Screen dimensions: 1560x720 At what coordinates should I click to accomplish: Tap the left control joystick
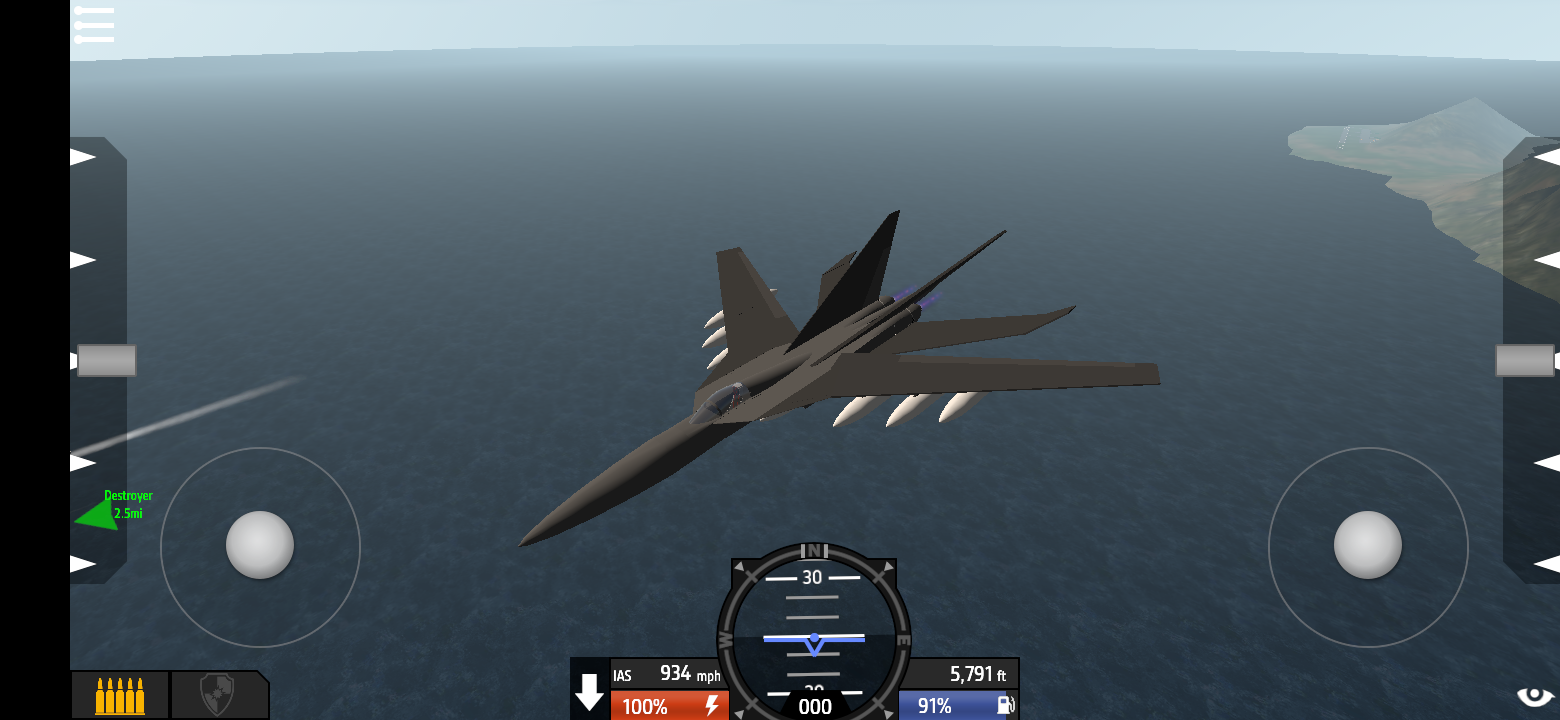(x=261, y=545)
